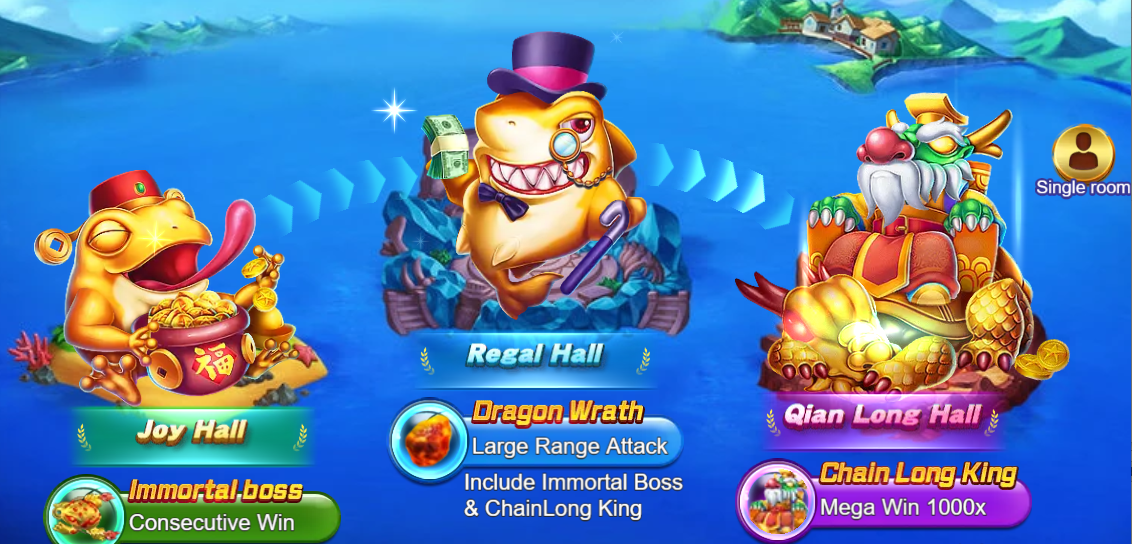This screenshot has height=544, width=1132.
Task: Open the Single room option
Action: pos(1083,160)
